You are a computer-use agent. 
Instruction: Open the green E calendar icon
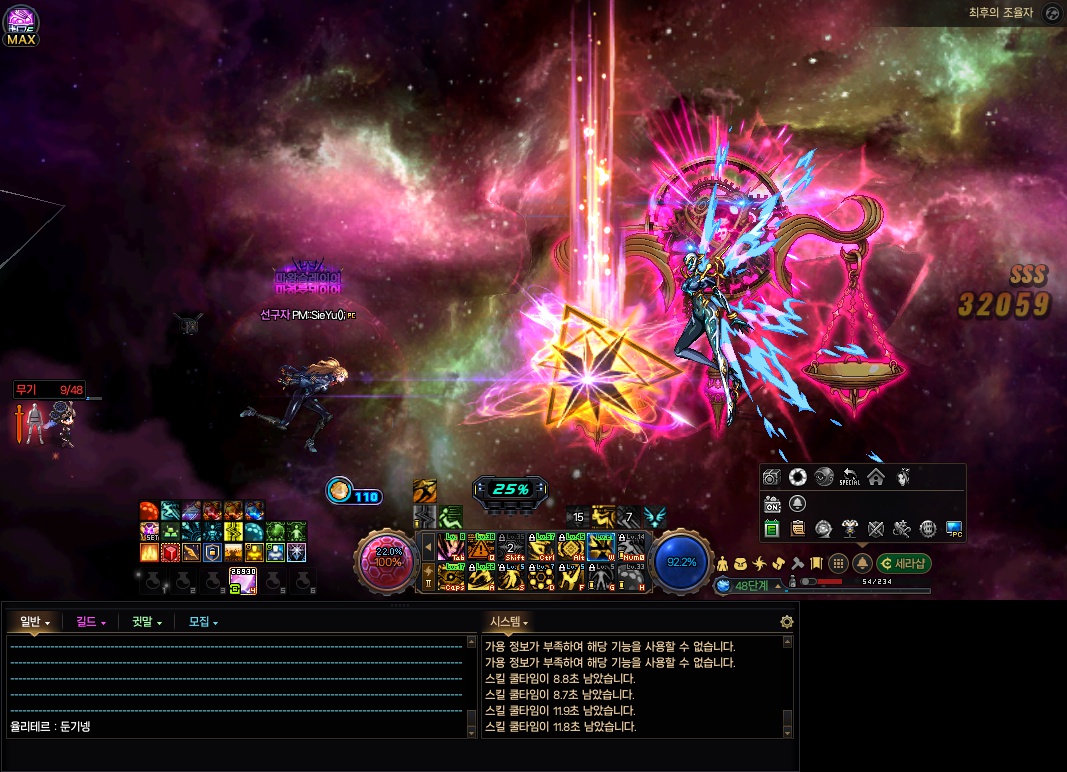click(771, 529)
